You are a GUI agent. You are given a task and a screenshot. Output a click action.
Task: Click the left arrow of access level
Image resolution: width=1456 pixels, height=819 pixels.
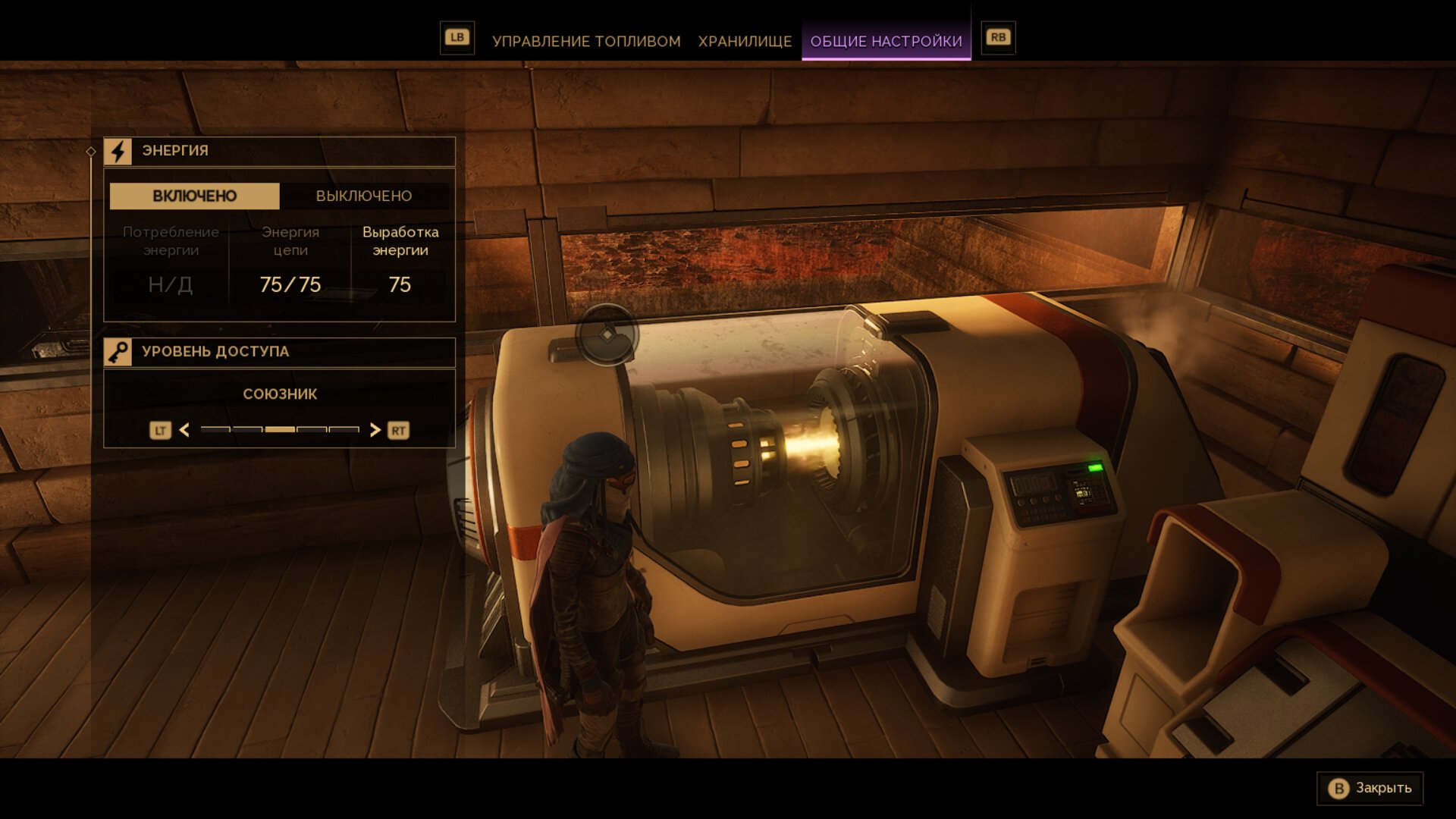(x=184, y=431)
